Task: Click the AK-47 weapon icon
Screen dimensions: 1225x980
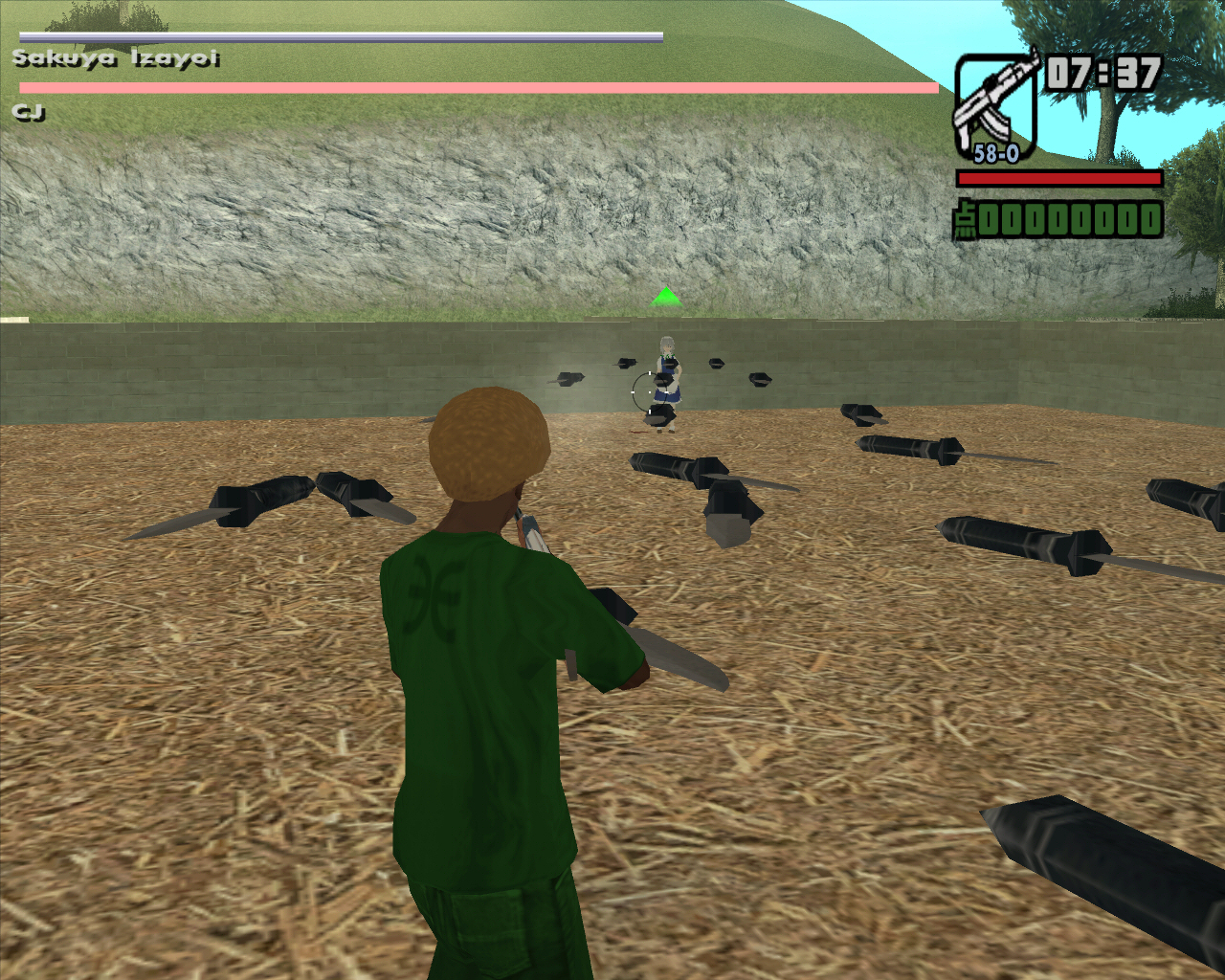Action: click(996, 103)
